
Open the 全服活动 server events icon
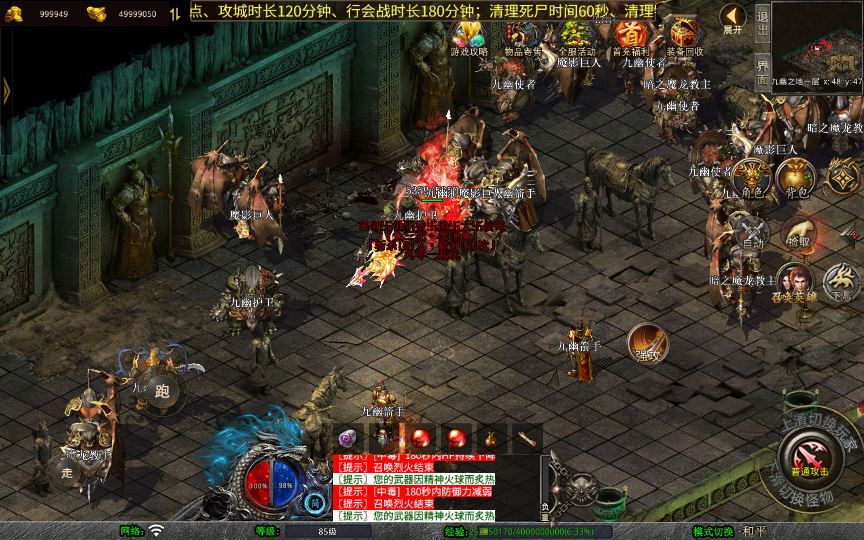[x=576, y=37]
